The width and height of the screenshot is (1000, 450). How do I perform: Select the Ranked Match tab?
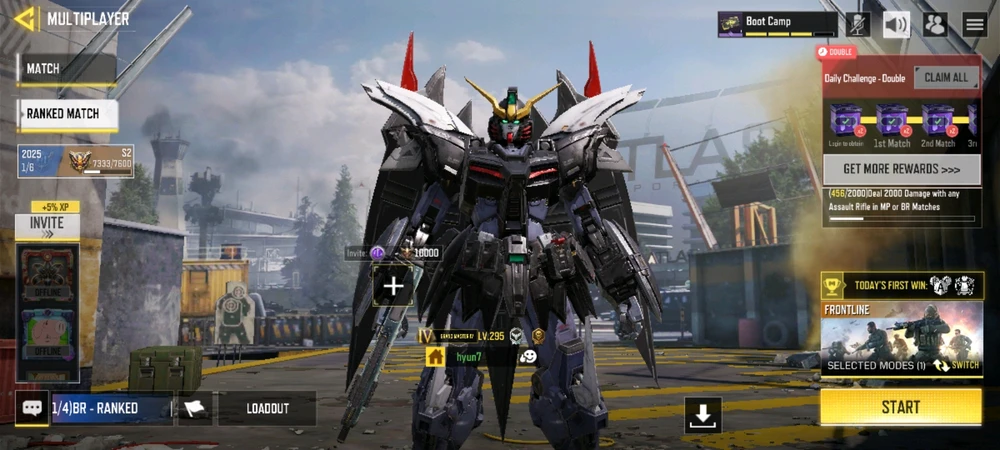[x=67, y=114]
